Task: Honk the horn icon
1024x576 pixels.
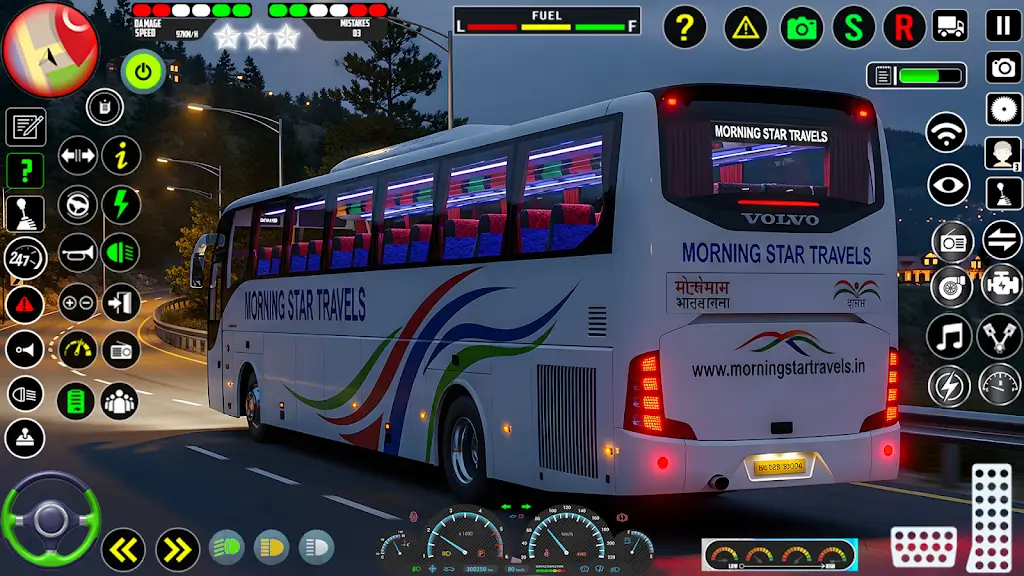Action: [77, 253]
